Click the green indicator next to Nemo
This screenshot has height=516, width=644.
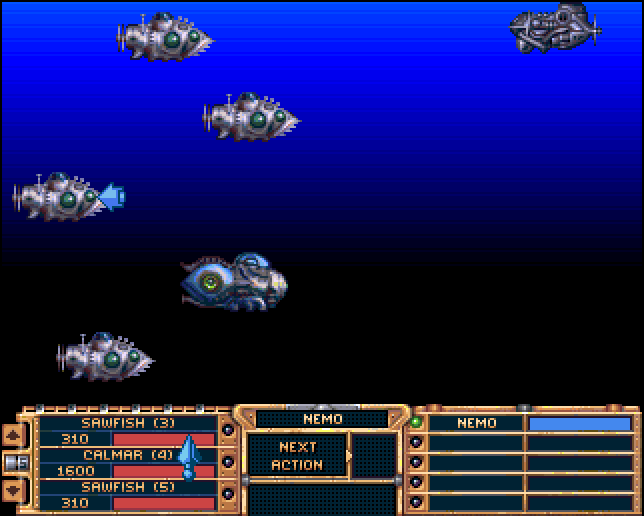point(416,422)
